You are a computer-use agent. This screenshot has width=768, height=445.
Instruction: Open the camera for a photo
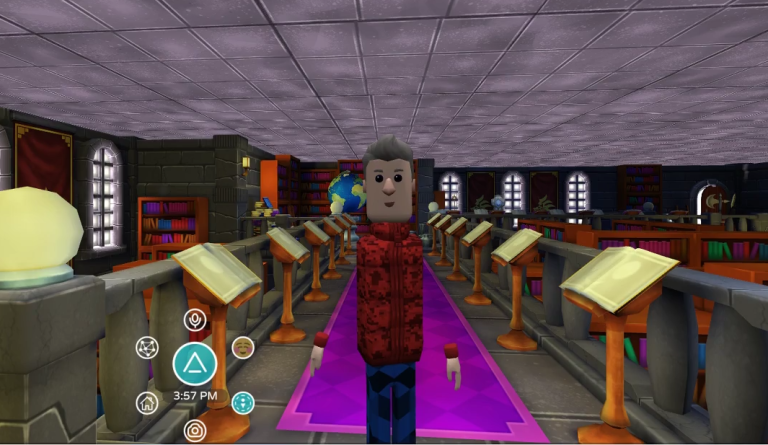195,431
